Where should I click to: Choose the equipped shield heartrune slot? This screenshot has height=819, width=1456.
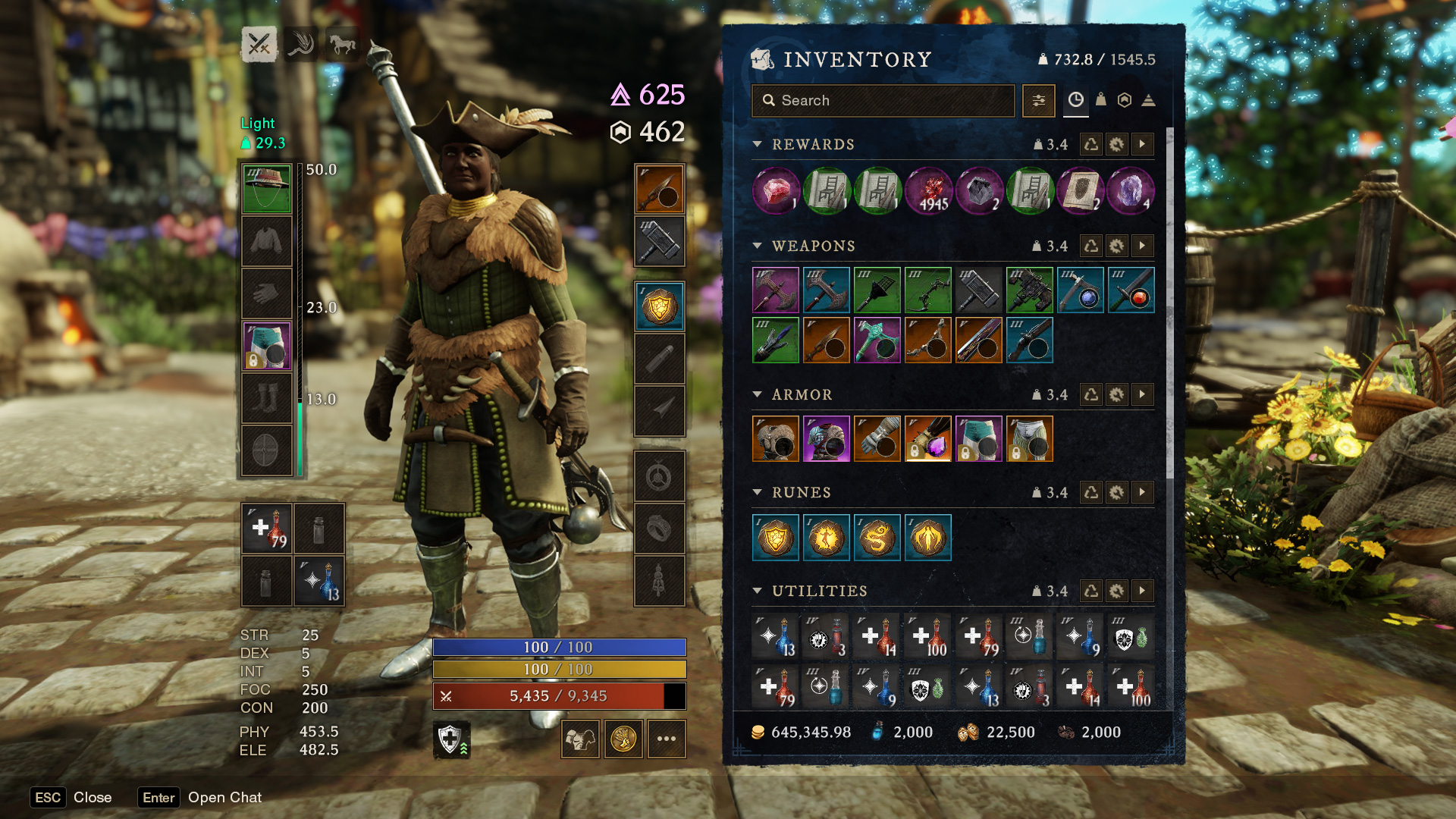pos(659,306)
